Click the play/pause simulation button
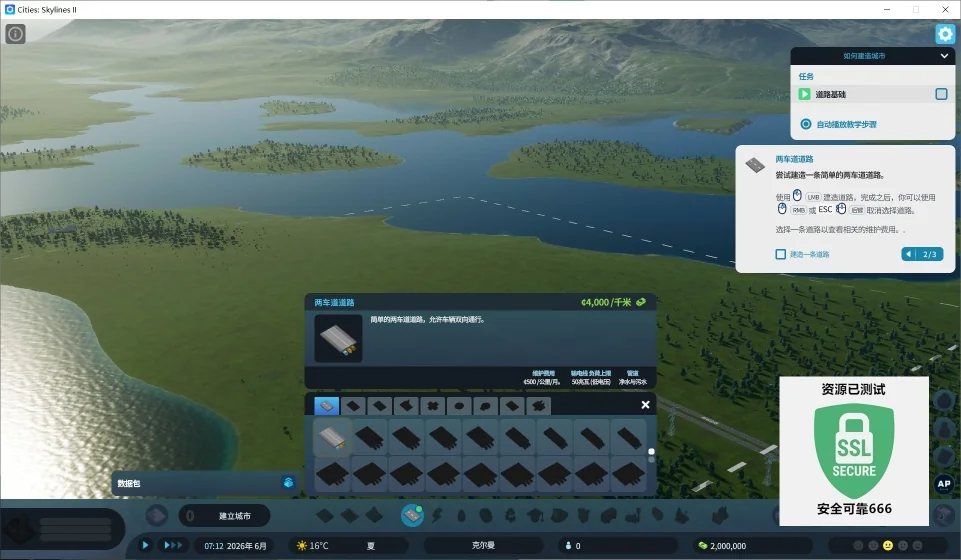Viewport: 961px width, 560px height. click(145, 545)
